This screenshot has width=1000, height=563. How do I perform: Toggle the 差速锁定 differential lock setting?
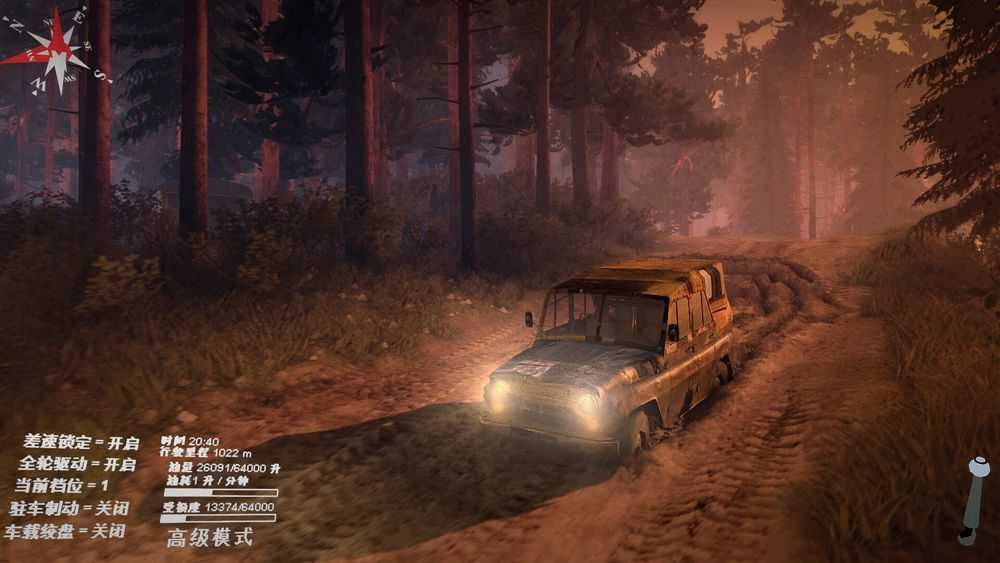click(x=81, y=443)
